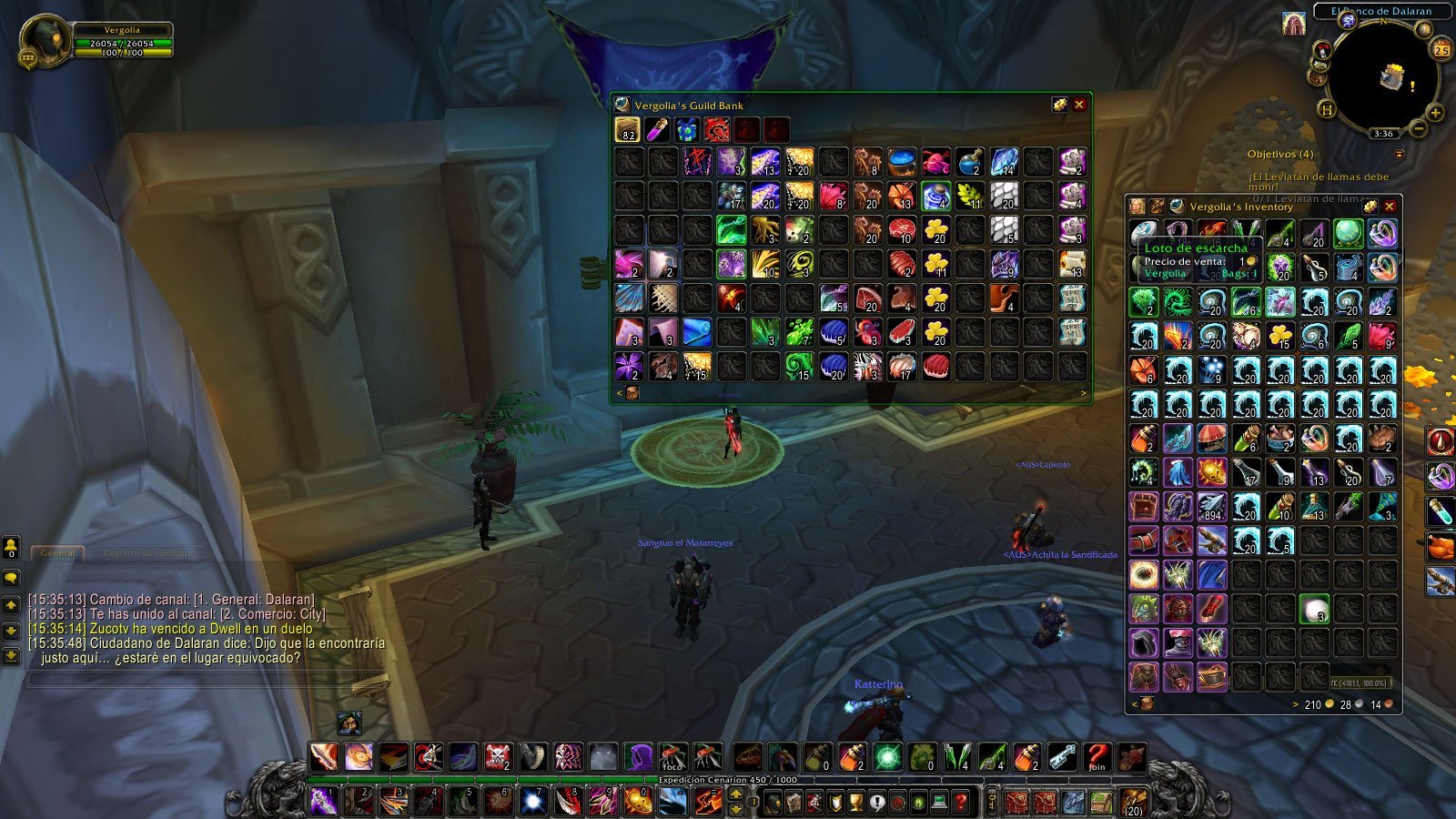
Task: Click Vergolia's player portrait
Action: pyautogui.click(x=44, y=43)
